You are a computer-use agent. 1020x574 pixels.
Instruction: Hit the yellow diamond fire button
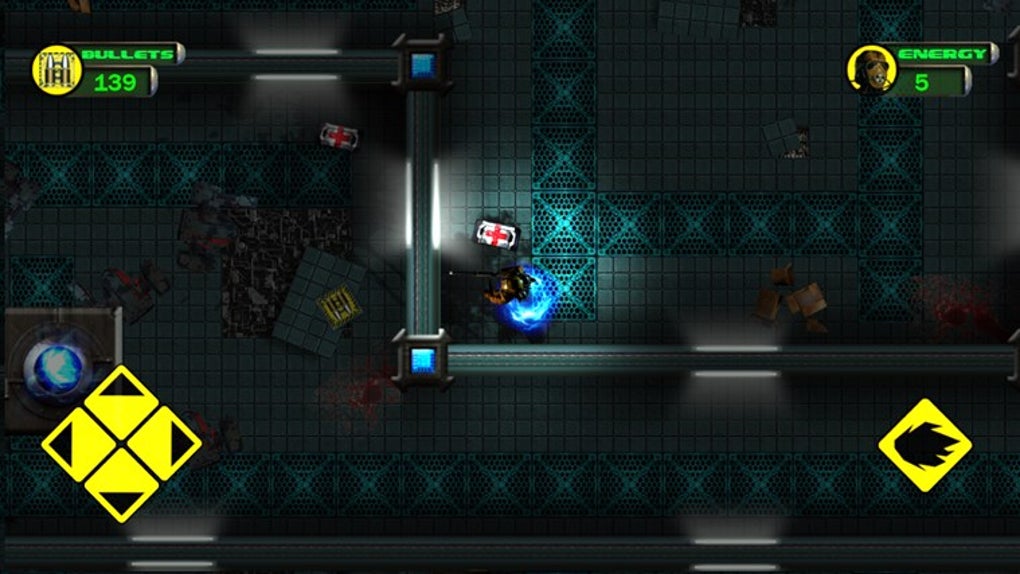click(924, 445)
